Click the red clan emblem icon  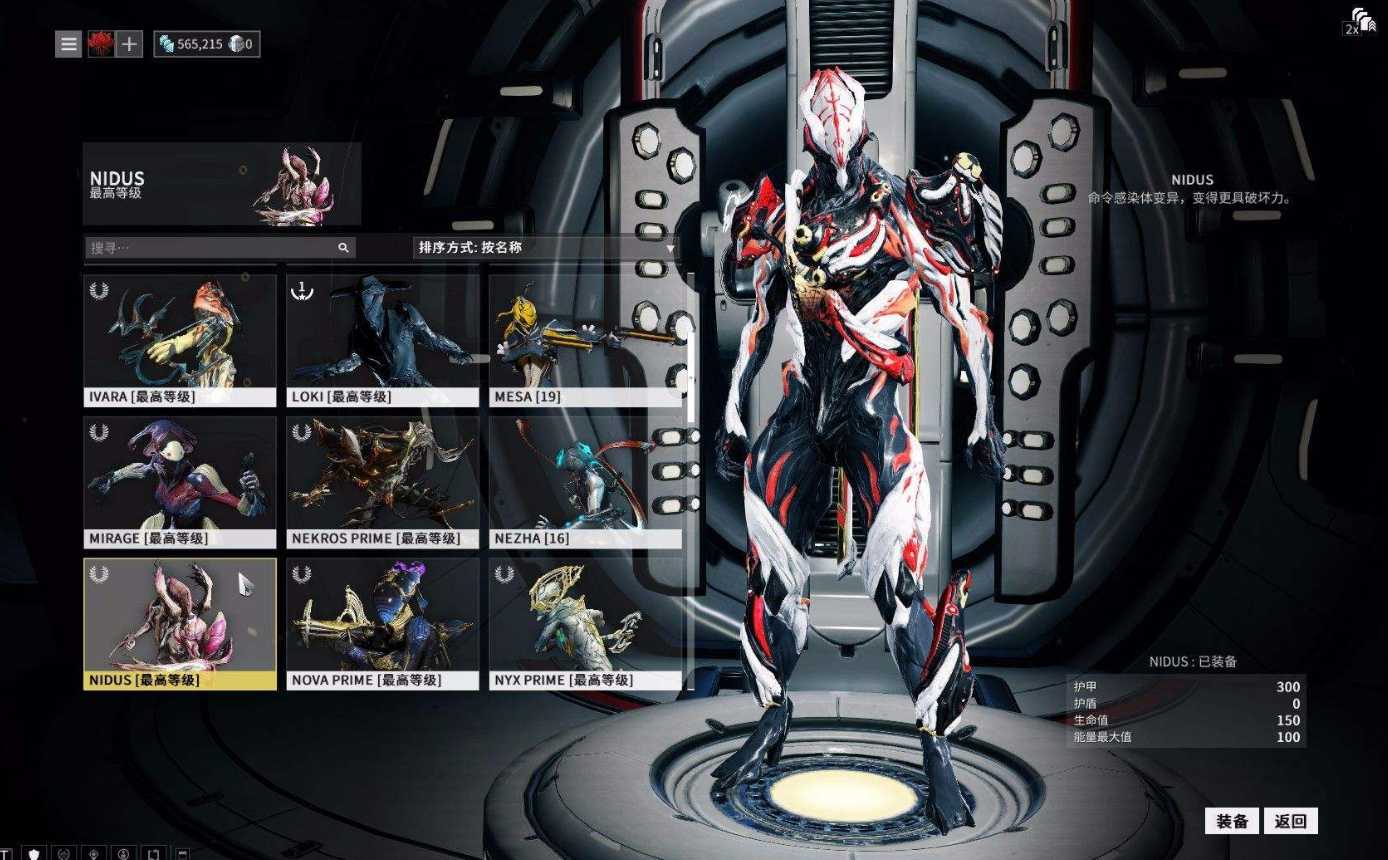[x=101, y=44]
